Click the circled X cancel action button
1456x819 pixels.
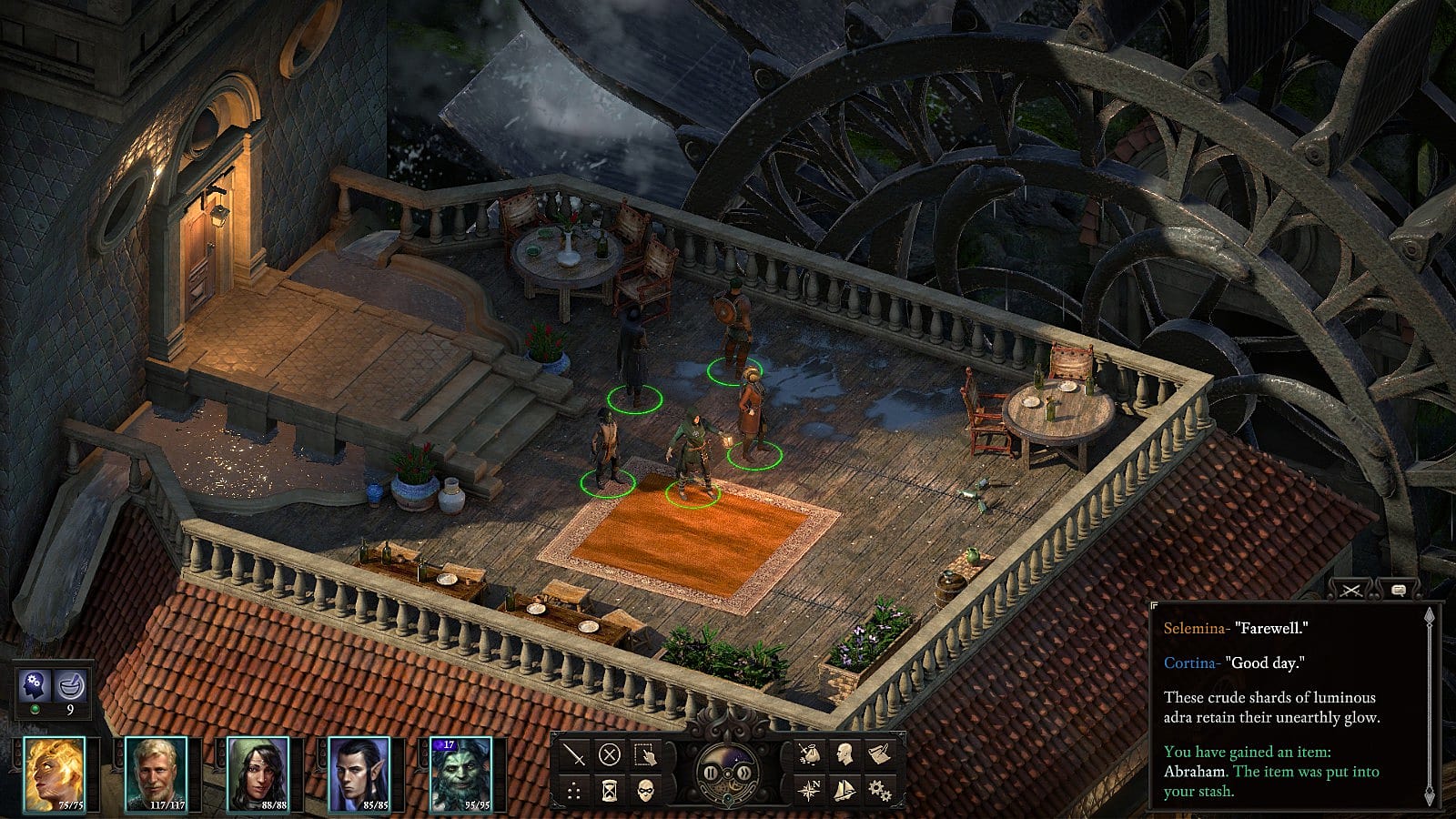tap(610, 754)
